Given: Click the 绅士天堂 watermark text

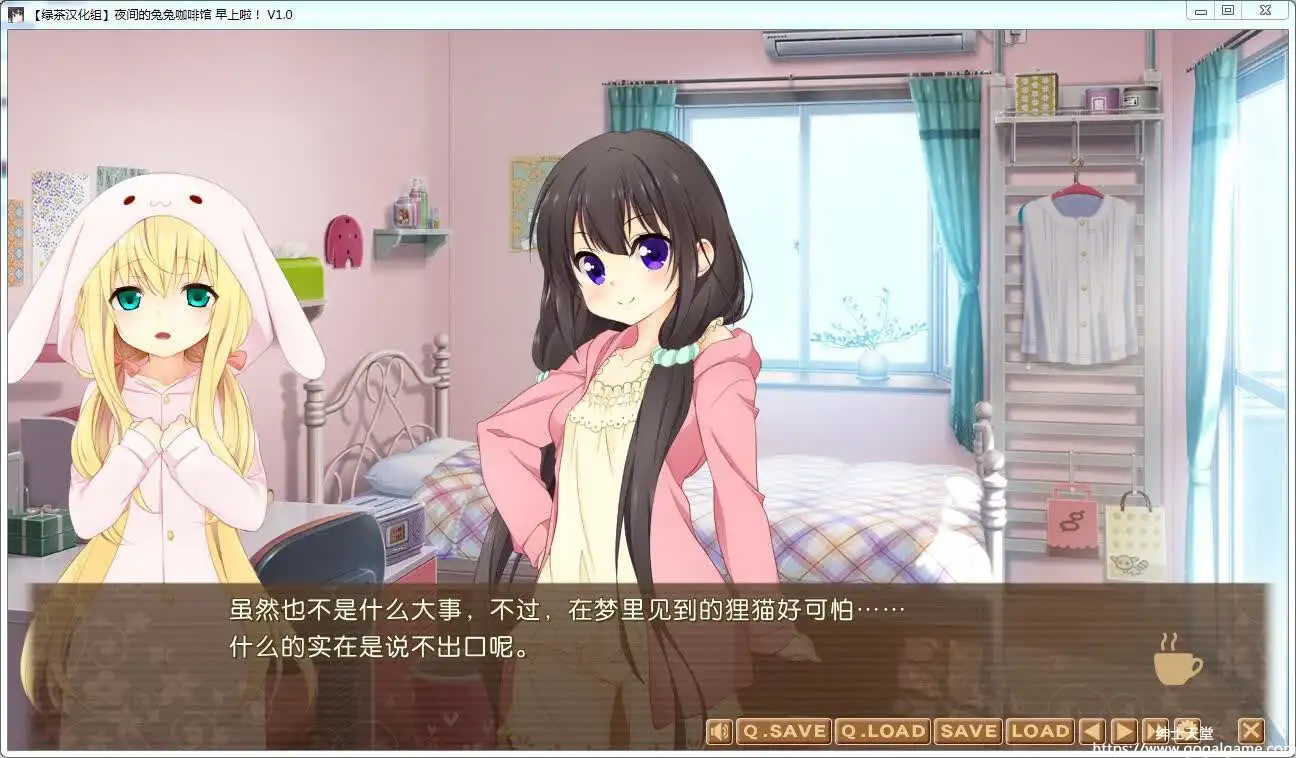Looking at the screenshot, I should click(1186, 732).
